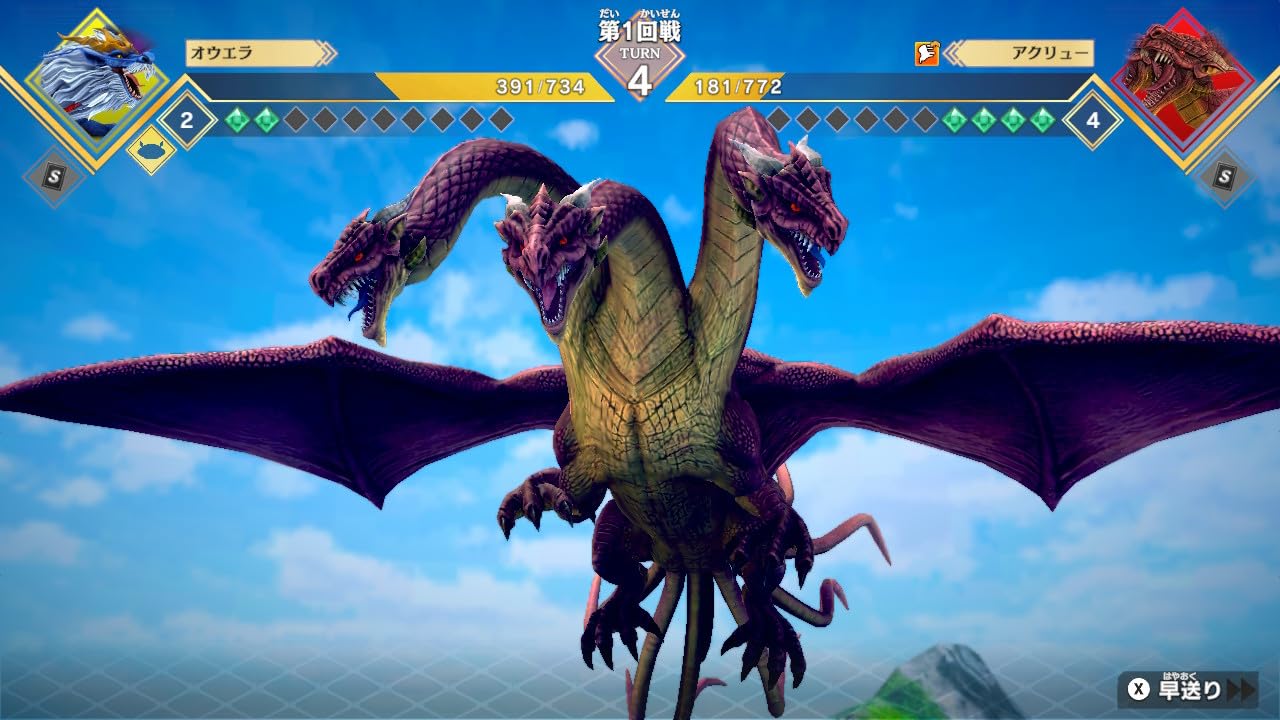Click the TURN 4 diamond counter
The height and width of the screenshot is (720, 1280).
[640, 72]
